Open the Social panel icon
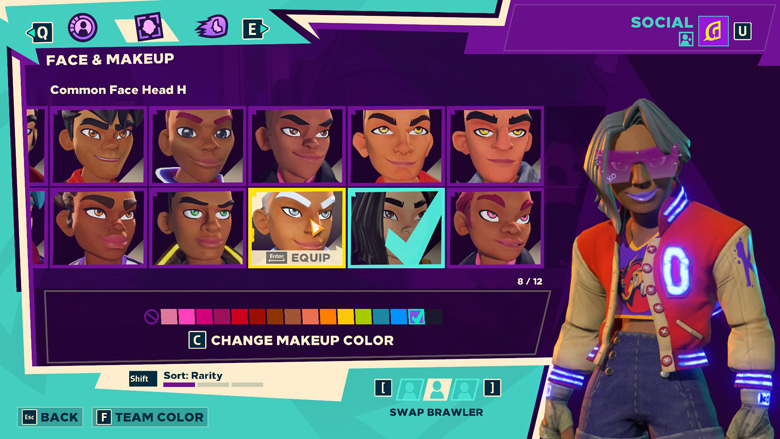 pyautogui.click(x=713, y=32)
